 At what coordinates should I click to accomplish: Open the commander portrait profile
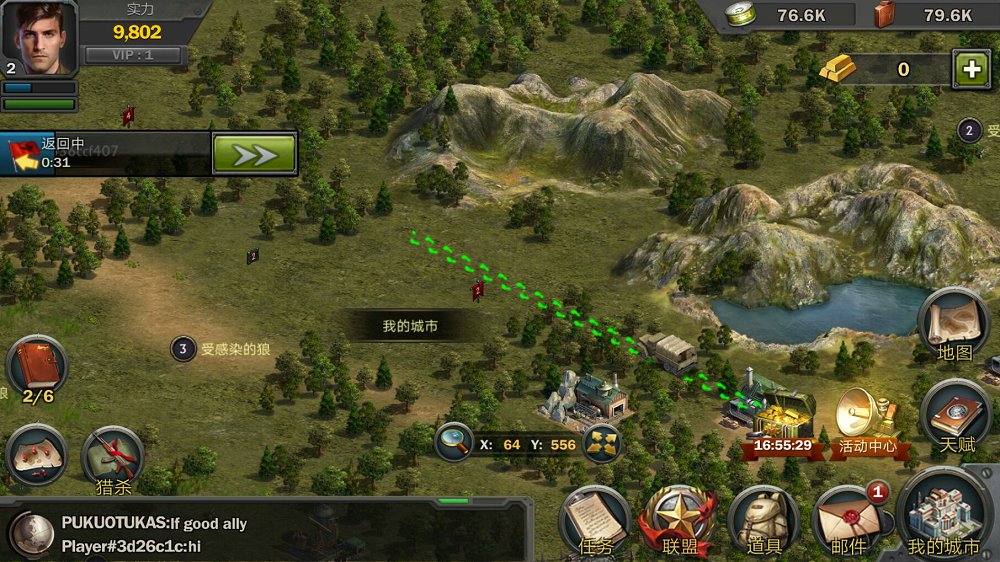point(40,38)
